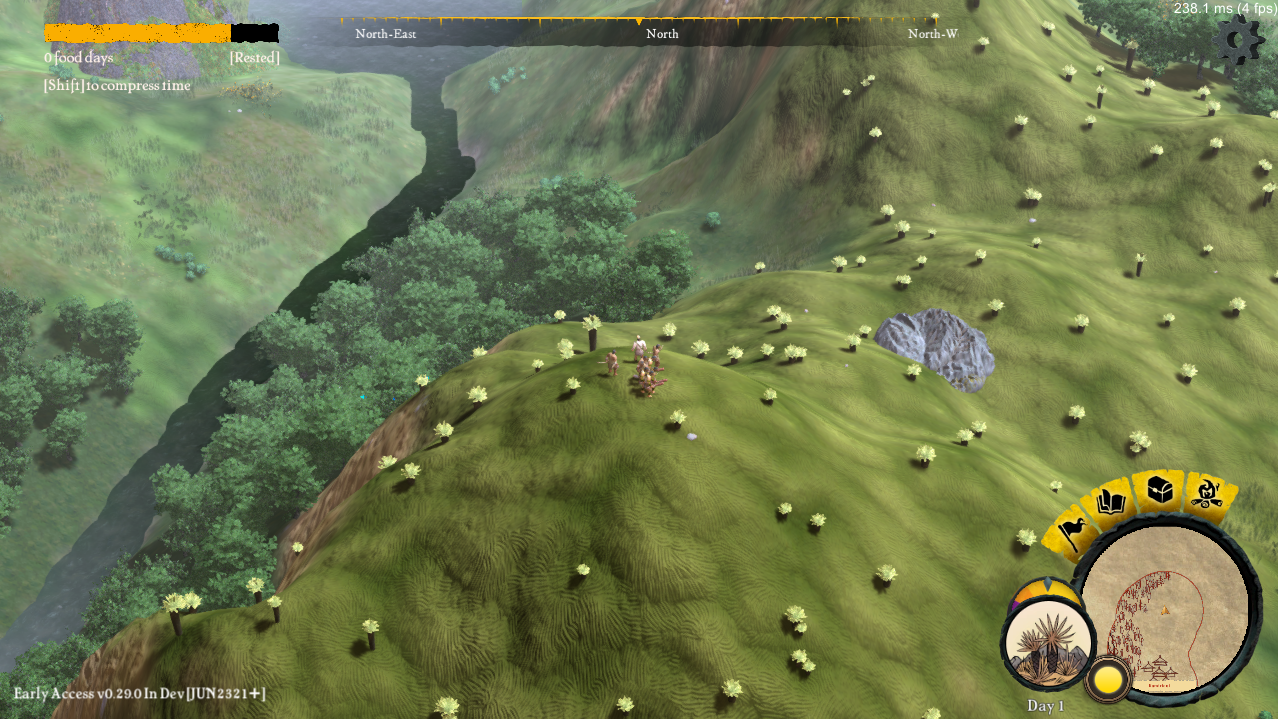Open the gear settings menu
This screenshot has height=719, width=1278.
tap(1238, 41)
